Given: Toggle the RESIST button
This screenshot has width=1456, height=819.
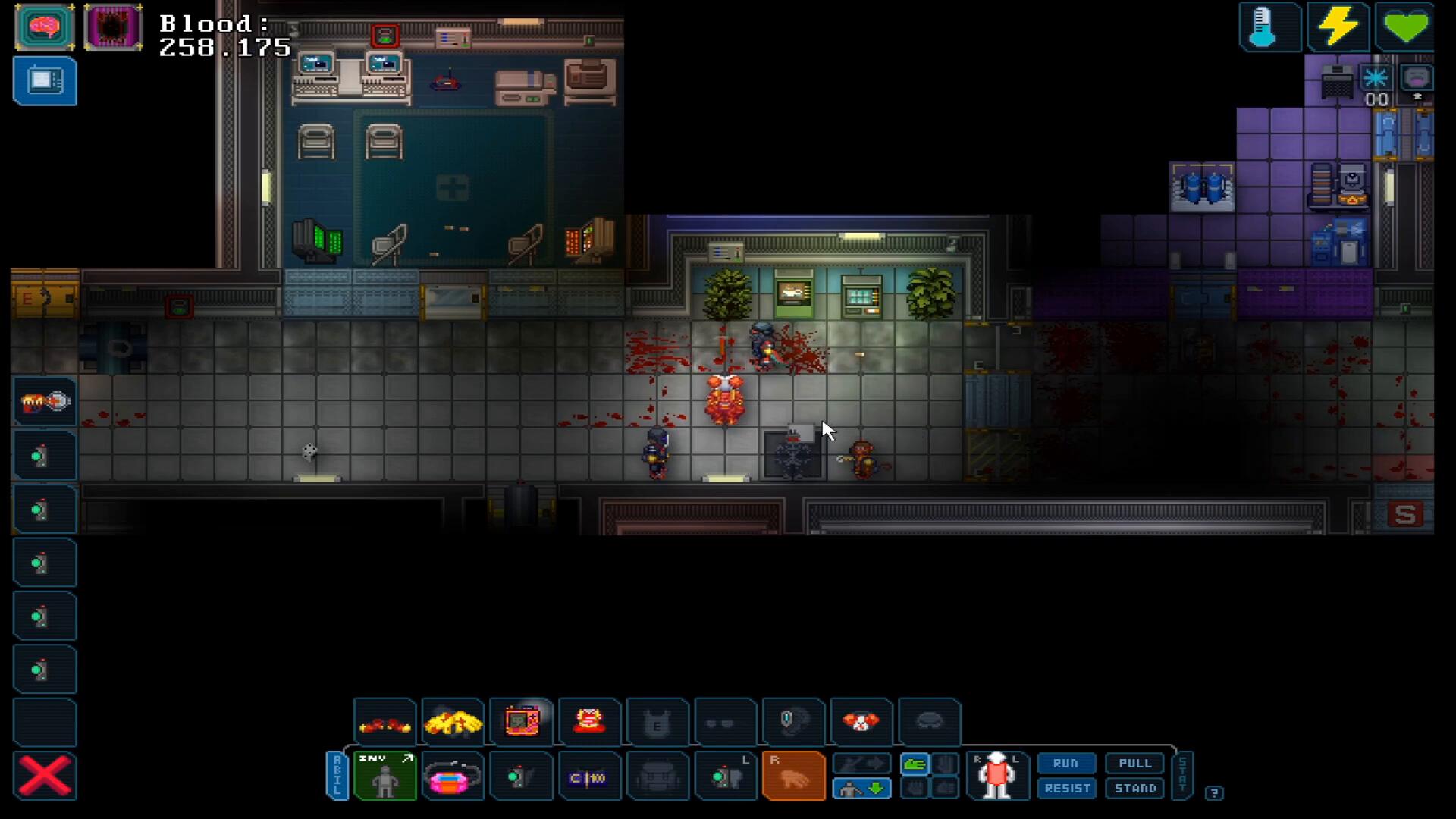Looking at the screenshot, I should [1067, 789].
